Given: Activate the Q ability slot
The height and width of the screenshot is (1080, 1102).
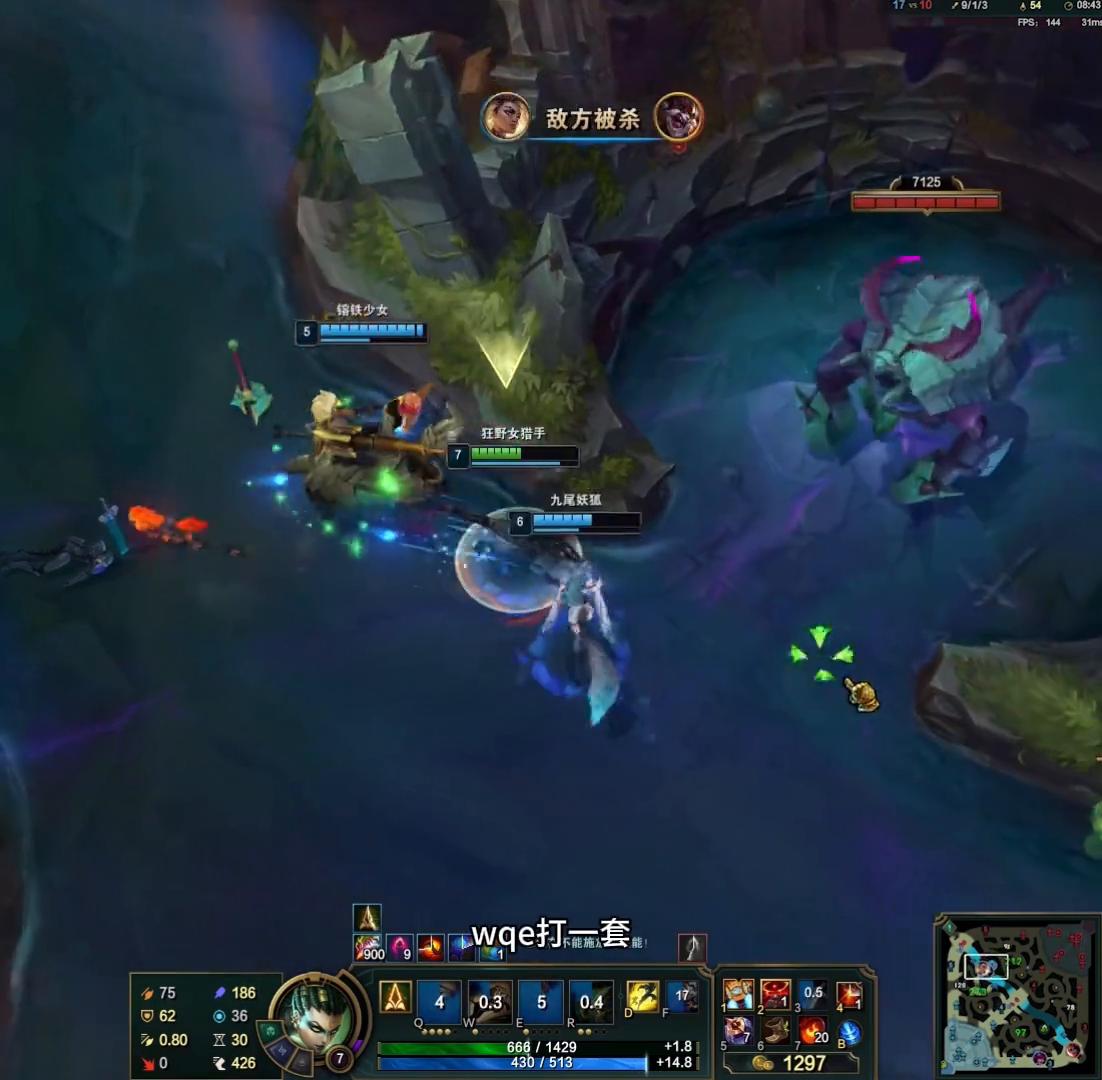Looking at the screenshot, I should pos(439,1002).
